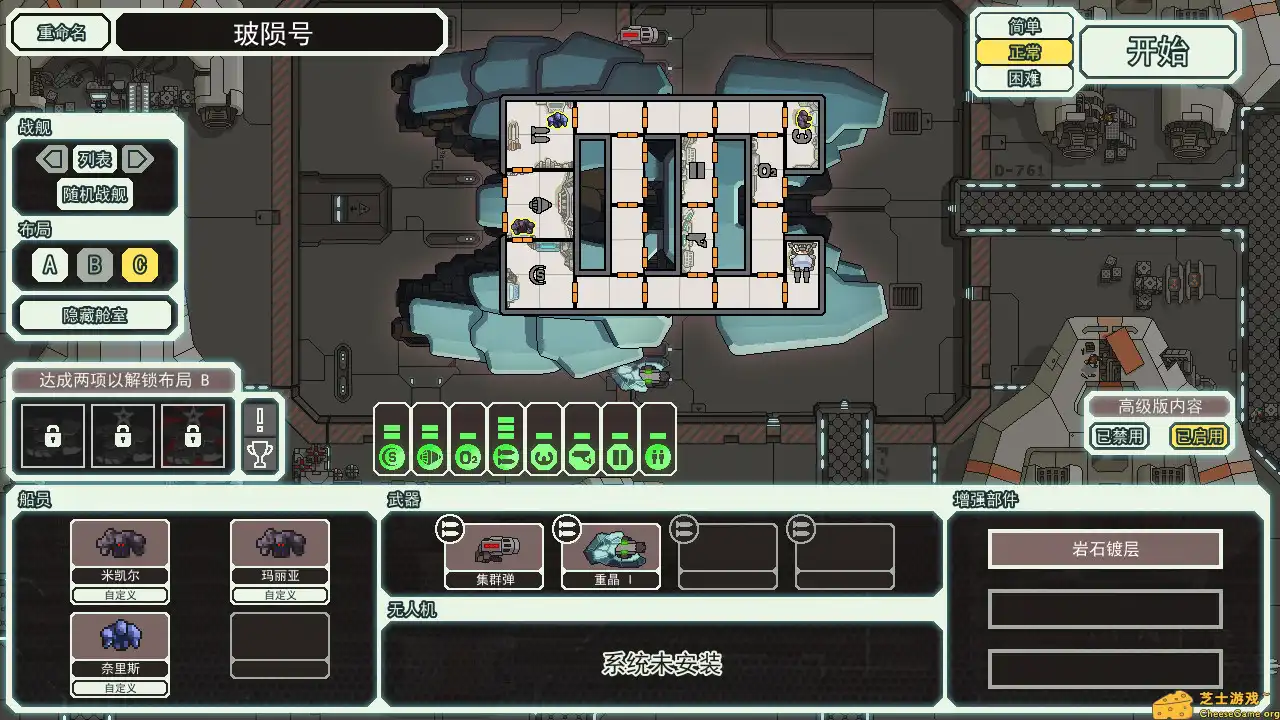Select the O2 oxygen system icon

point(468,455)
